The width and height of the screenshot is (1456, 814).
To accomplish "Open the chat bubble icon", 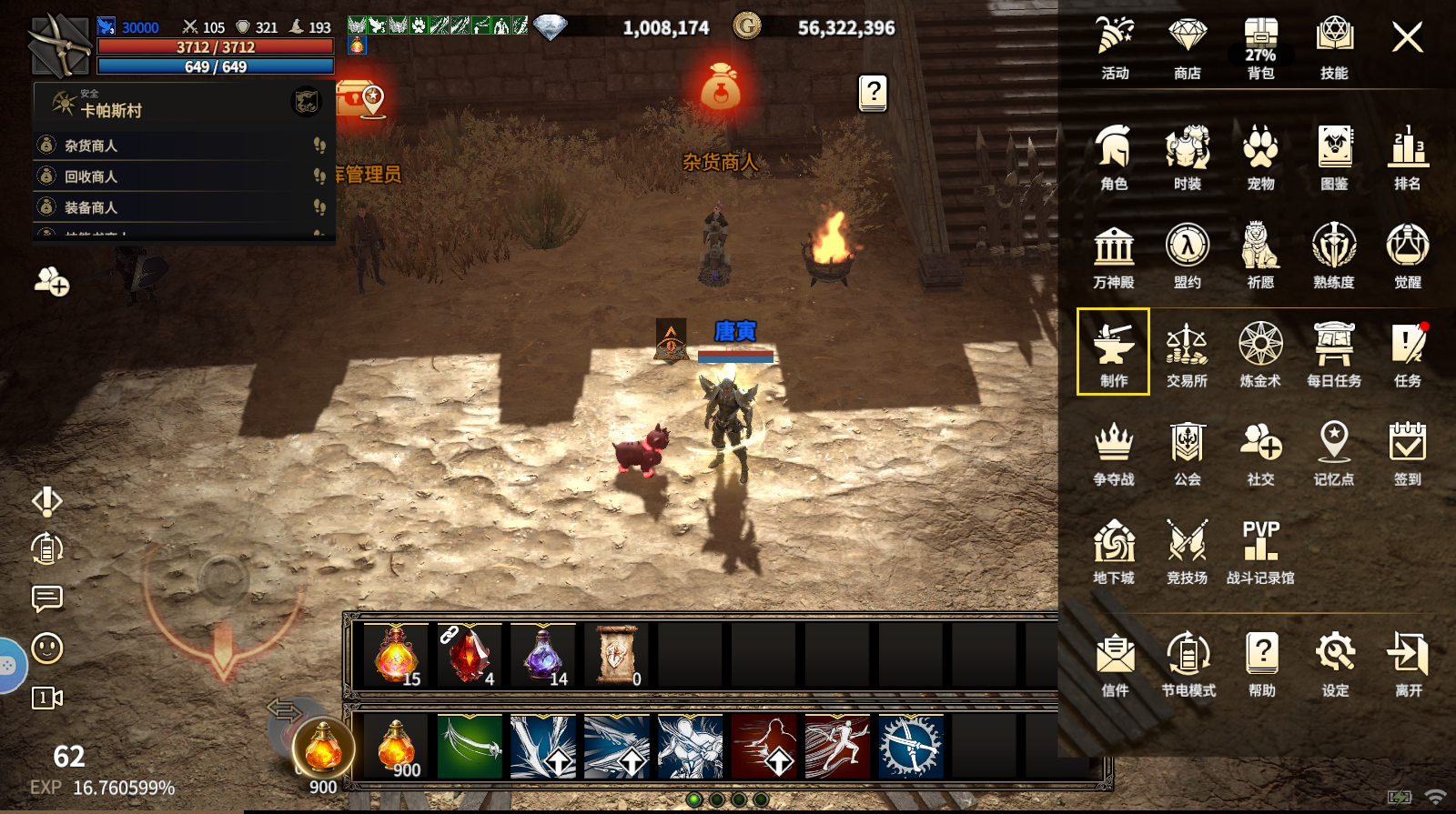I will pos(47,598).
